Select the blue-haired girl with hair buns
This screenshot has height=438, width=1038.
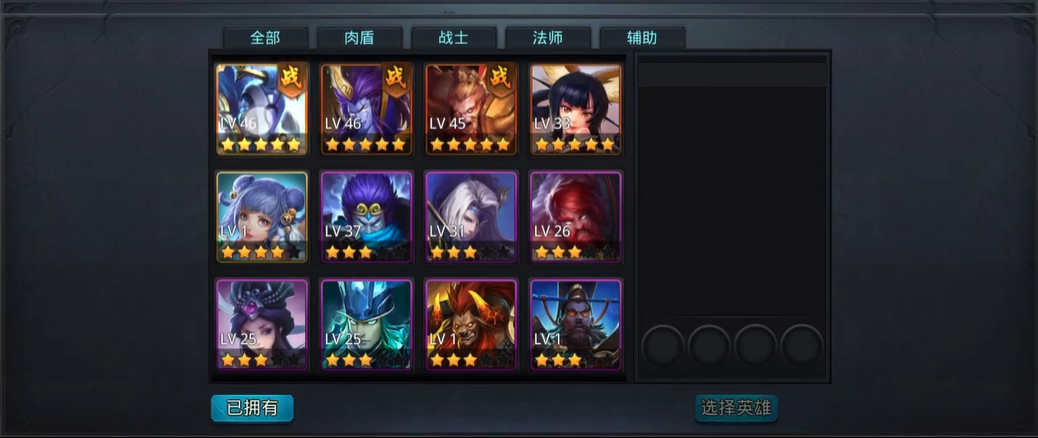(262, 216)
